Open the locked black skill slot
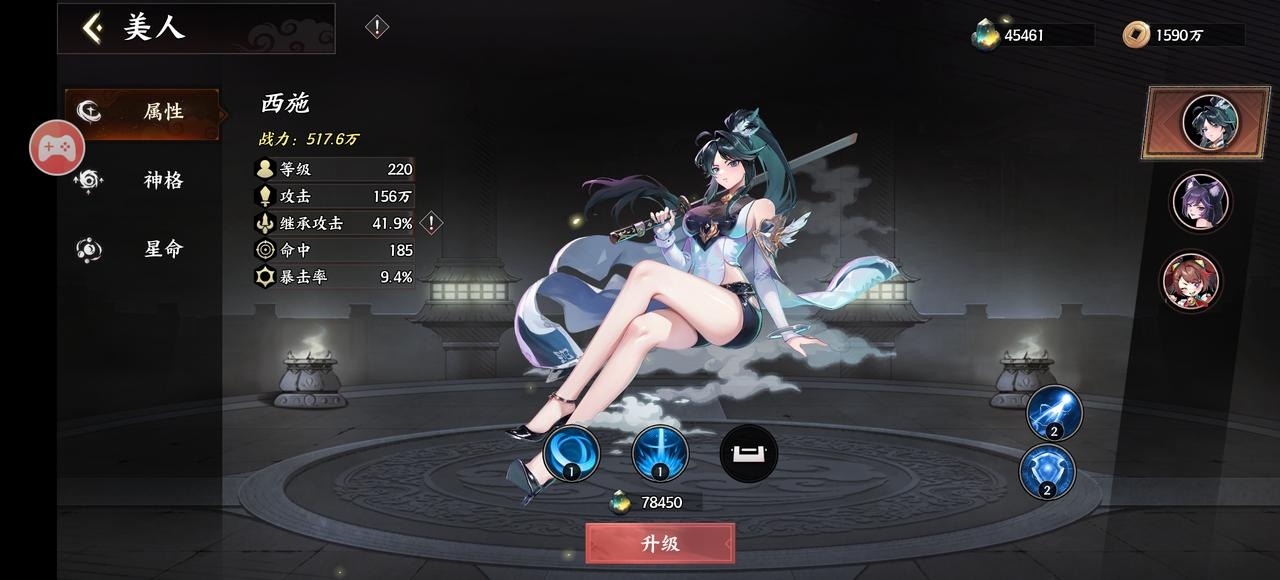This screenshot has width=1280, height=580. tap(748, 454)
